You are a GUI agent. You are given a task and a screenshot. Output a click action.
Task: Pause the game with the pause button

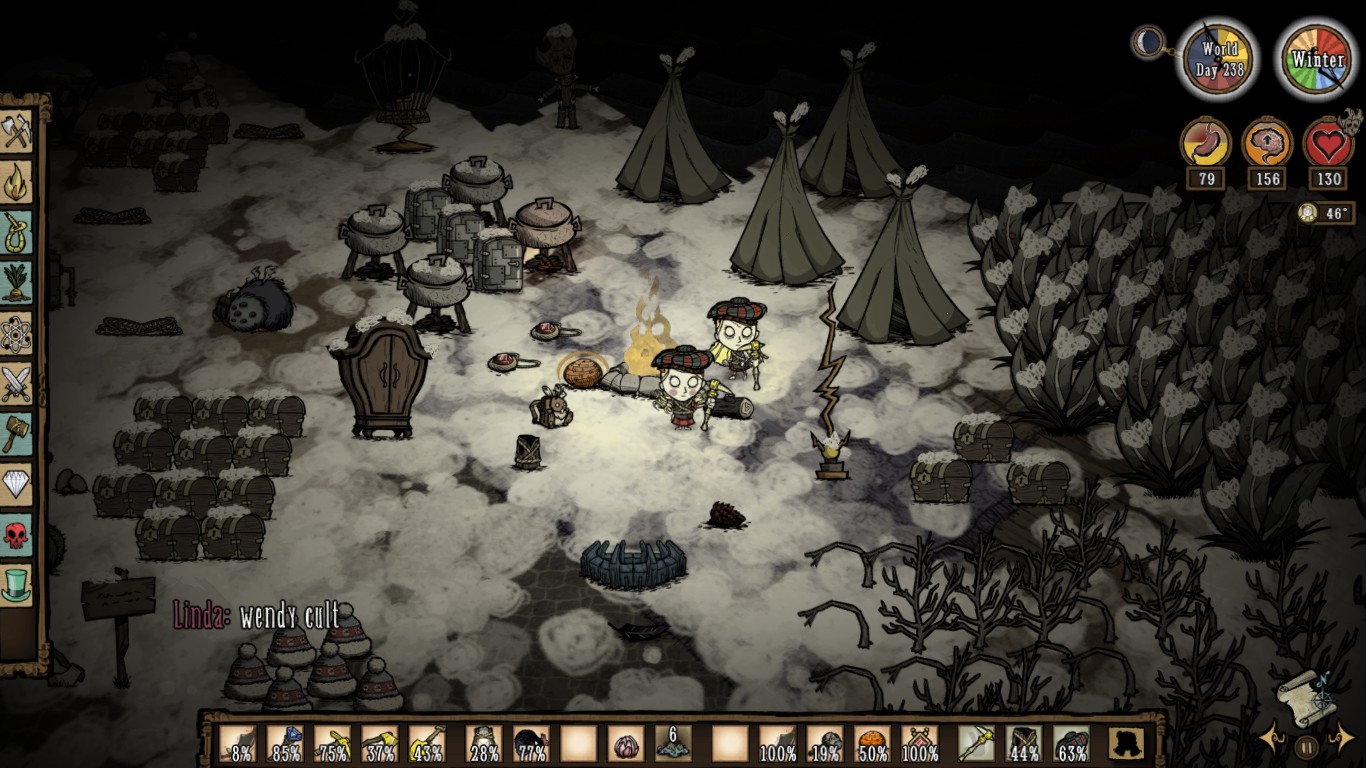pos(1306,746)
